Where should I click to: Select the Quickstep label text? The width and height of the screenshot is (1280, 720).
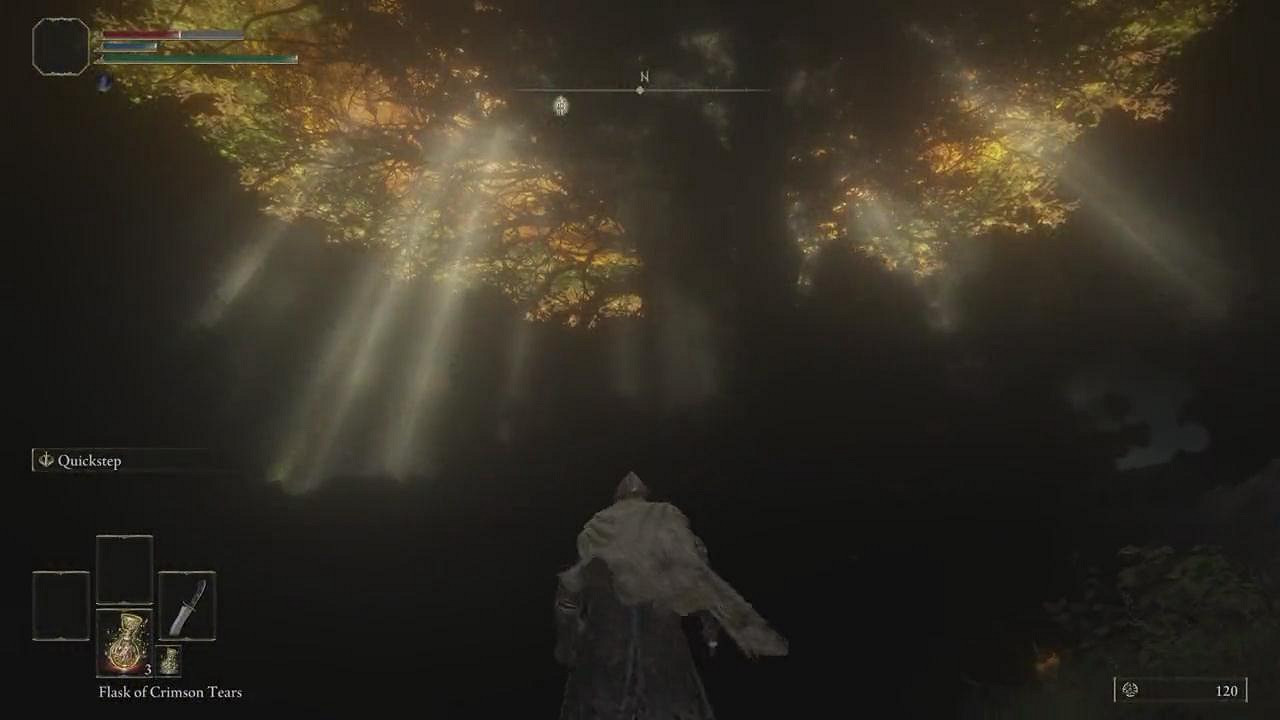[x=89, y=461]
